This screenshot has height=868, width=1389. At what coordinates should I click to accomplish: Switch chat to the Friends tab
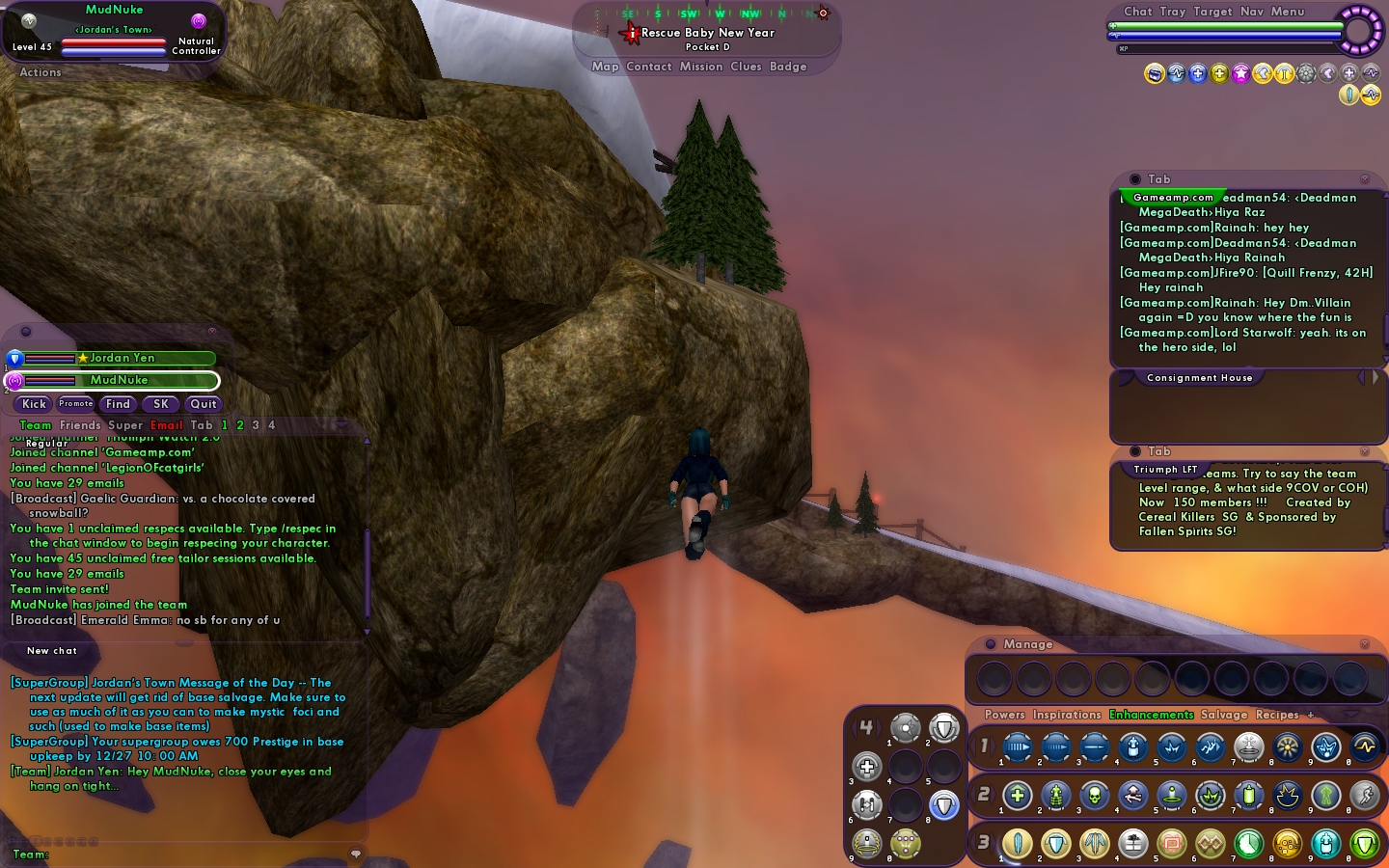[x=80, y=425]
